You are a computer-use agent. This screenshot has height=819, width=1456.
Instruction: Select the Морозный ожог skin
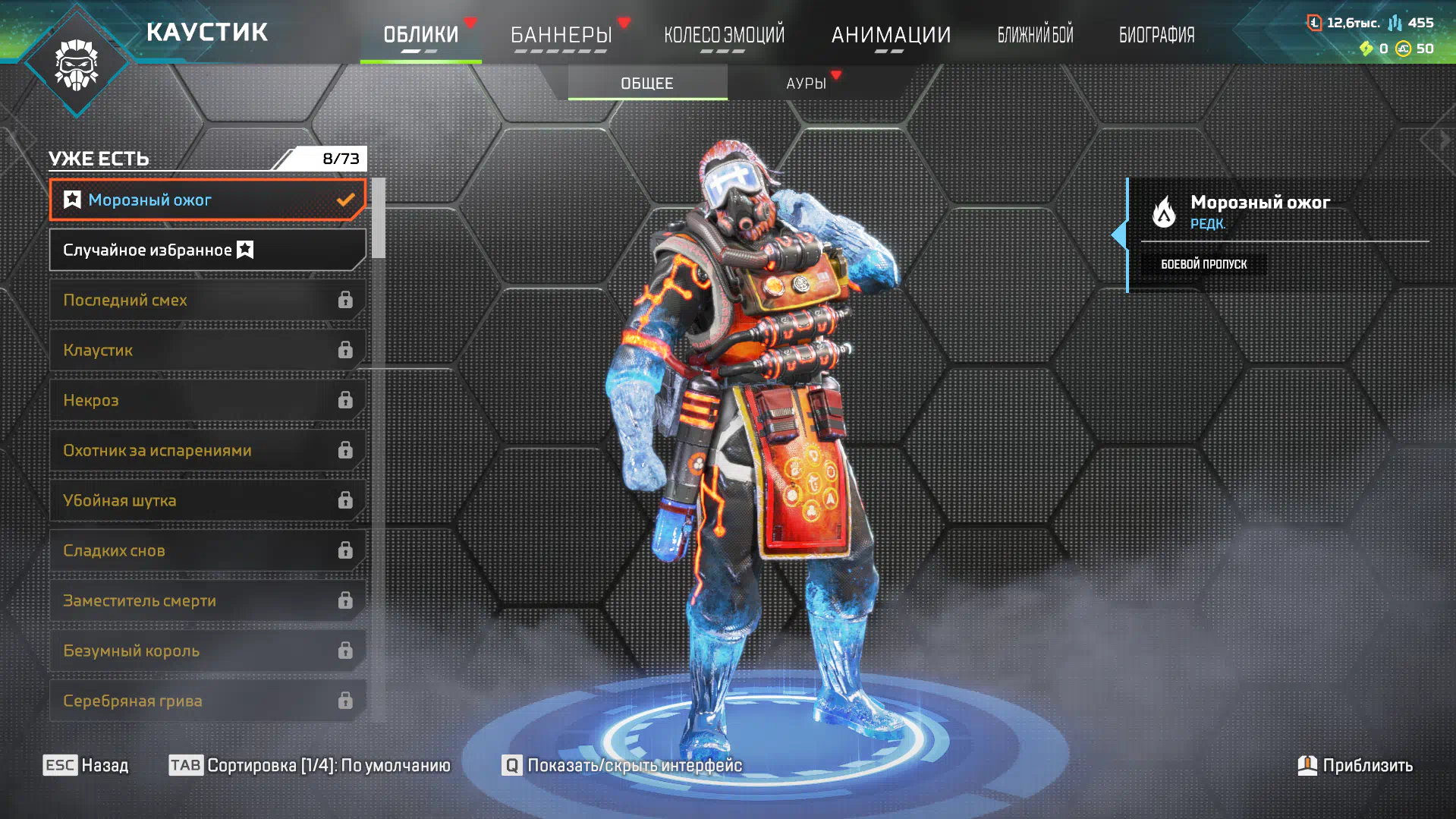click(206, 200)
